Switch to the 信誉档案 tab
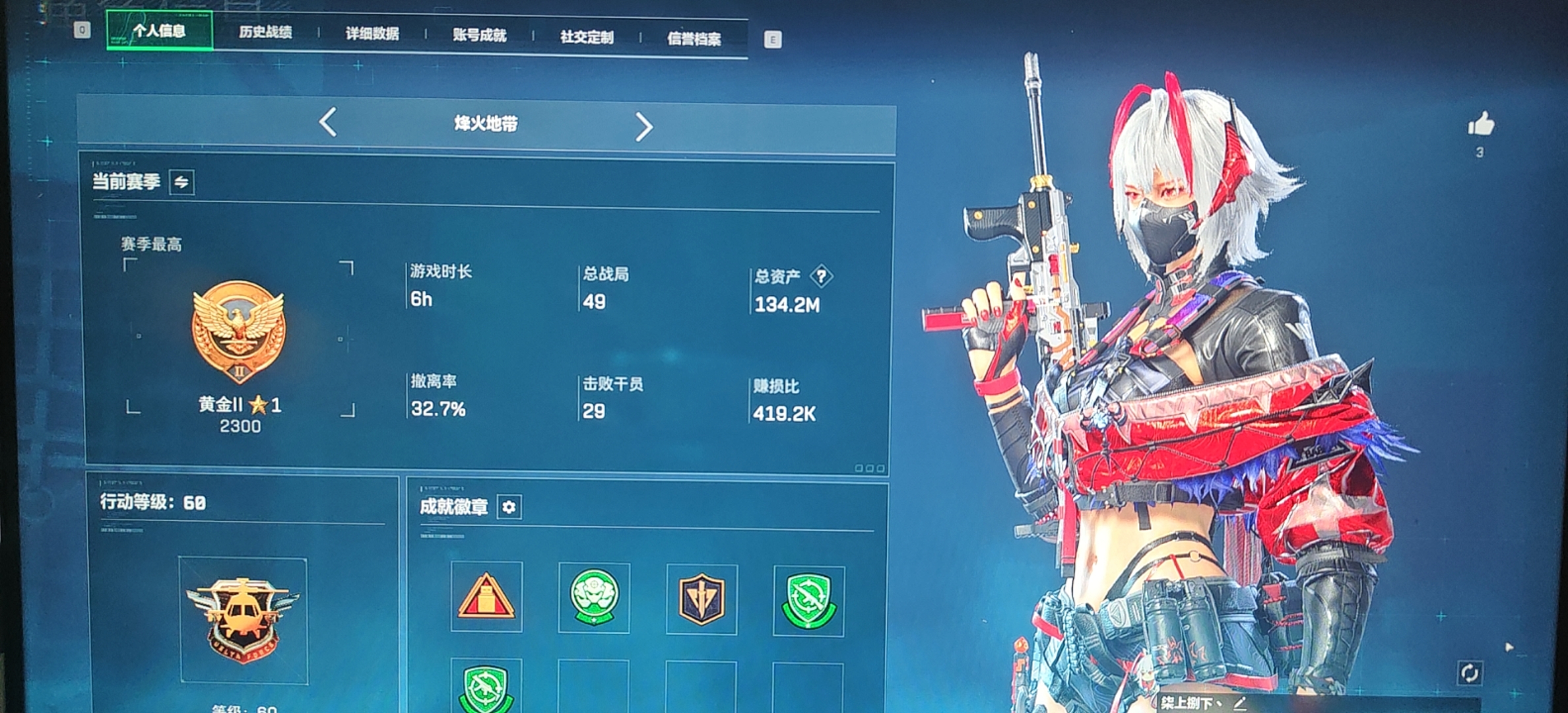This screenshot has height=713, width=1568. pos(694,39)
